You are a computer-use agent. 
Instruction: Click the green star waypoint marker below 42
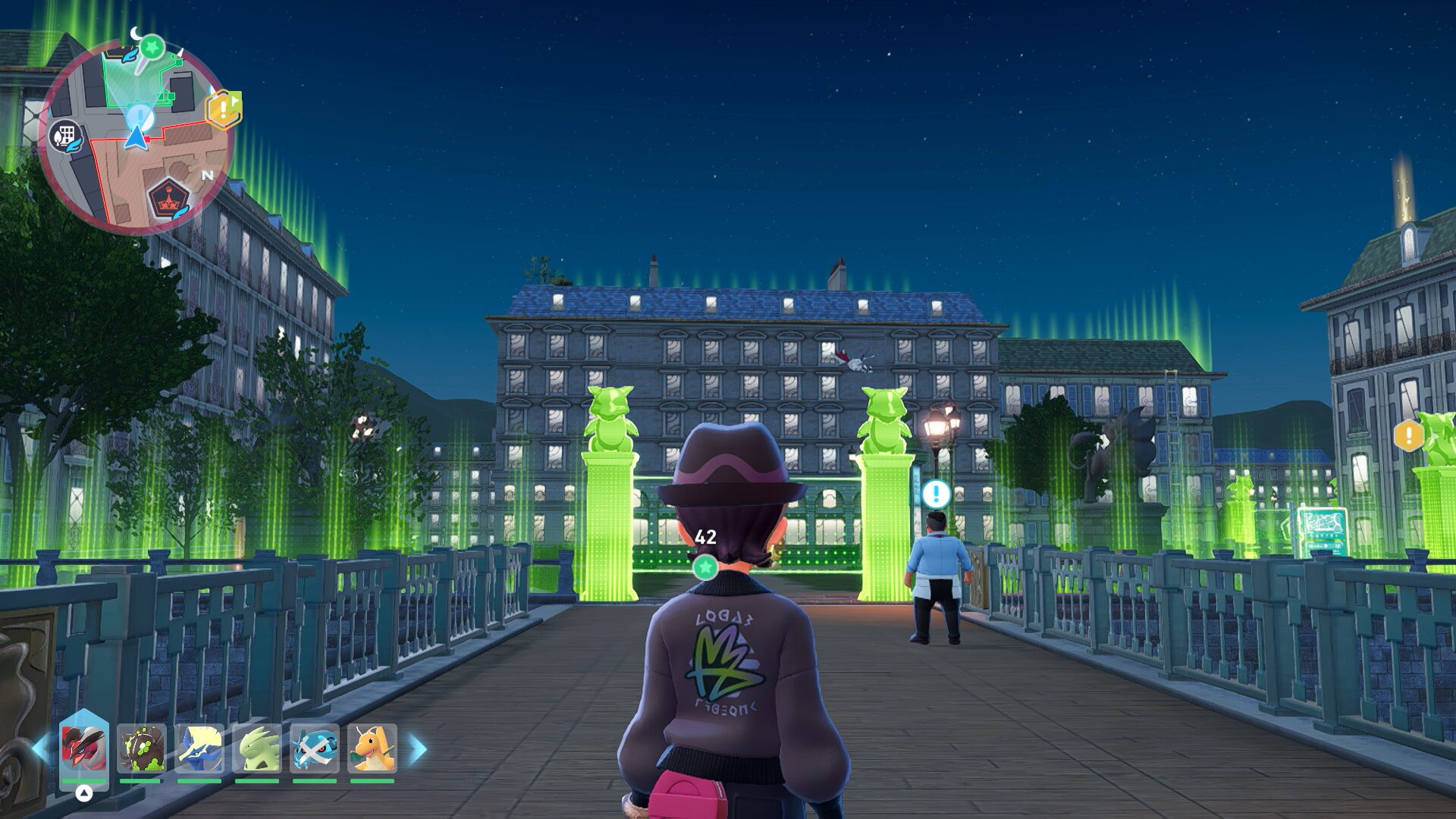[x=705, y=566]
